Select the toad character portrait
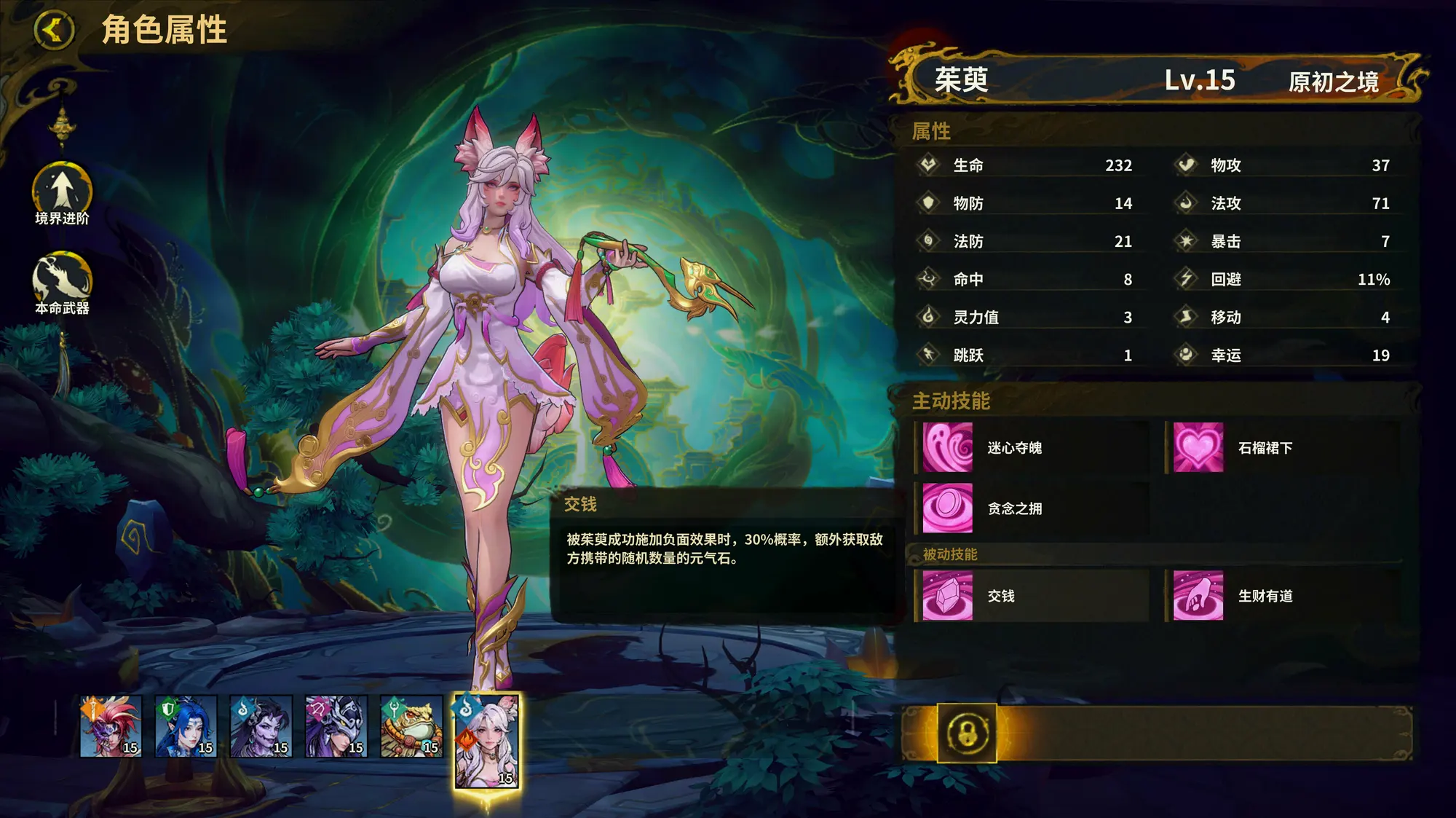 [411, 726]
